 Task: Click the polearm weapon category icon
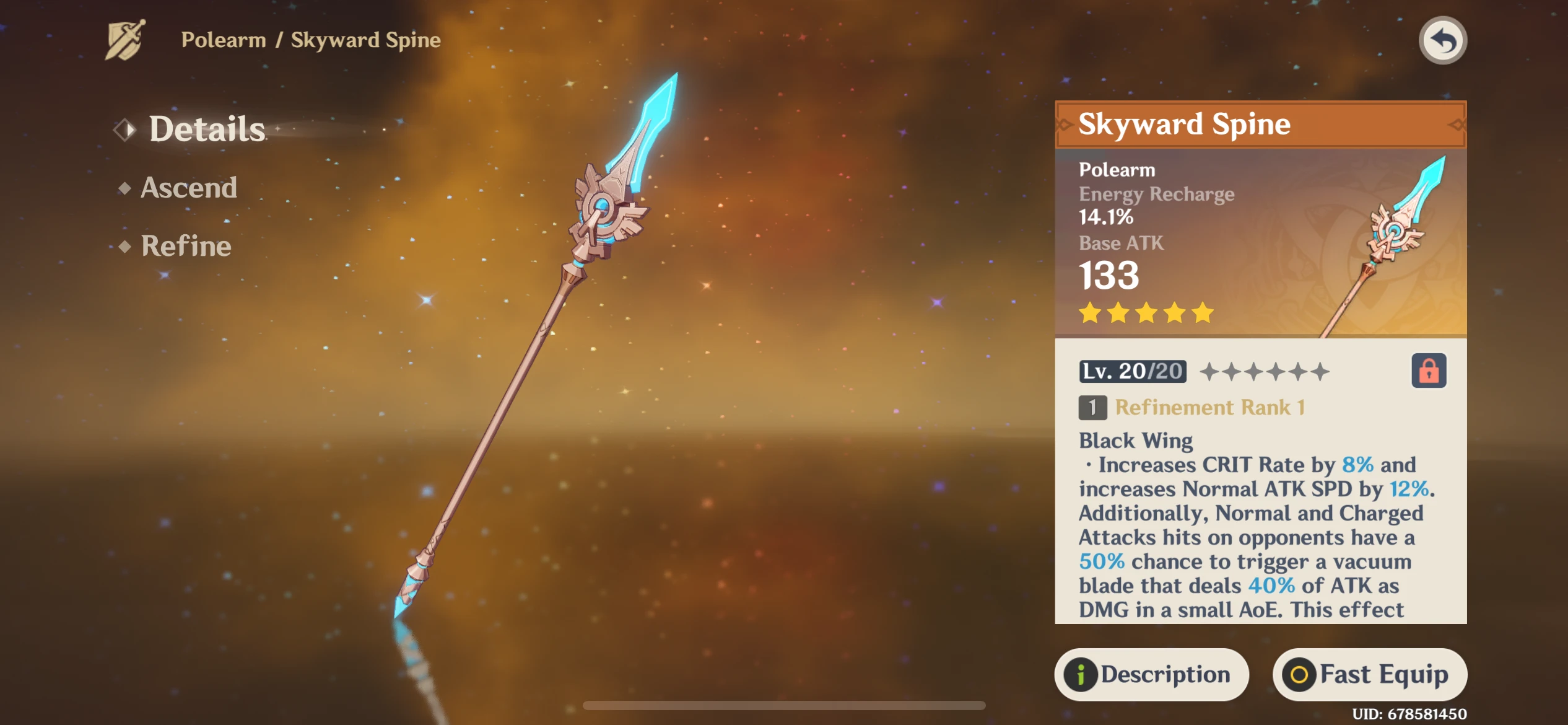pos(126,40)
